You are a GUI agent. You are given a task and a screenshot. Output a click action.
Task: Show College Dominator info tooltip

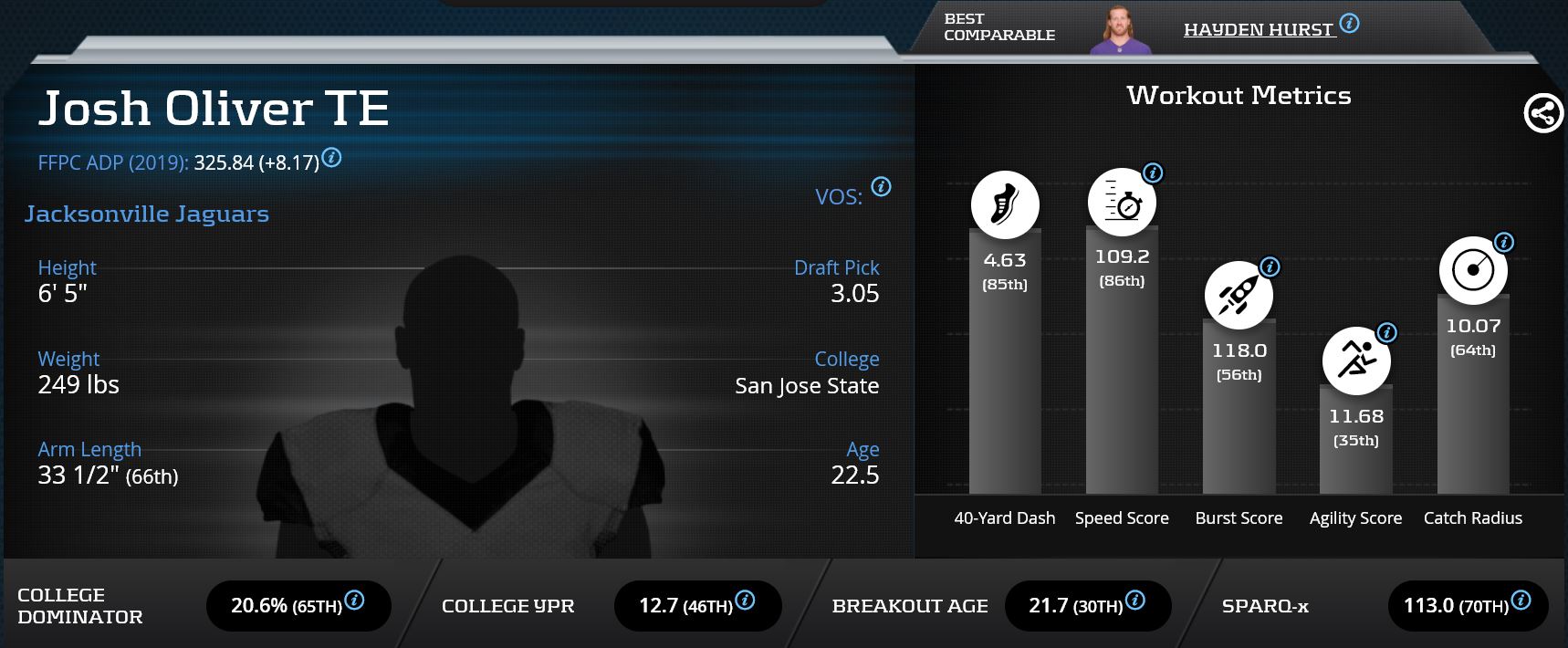tap(354, 601)
